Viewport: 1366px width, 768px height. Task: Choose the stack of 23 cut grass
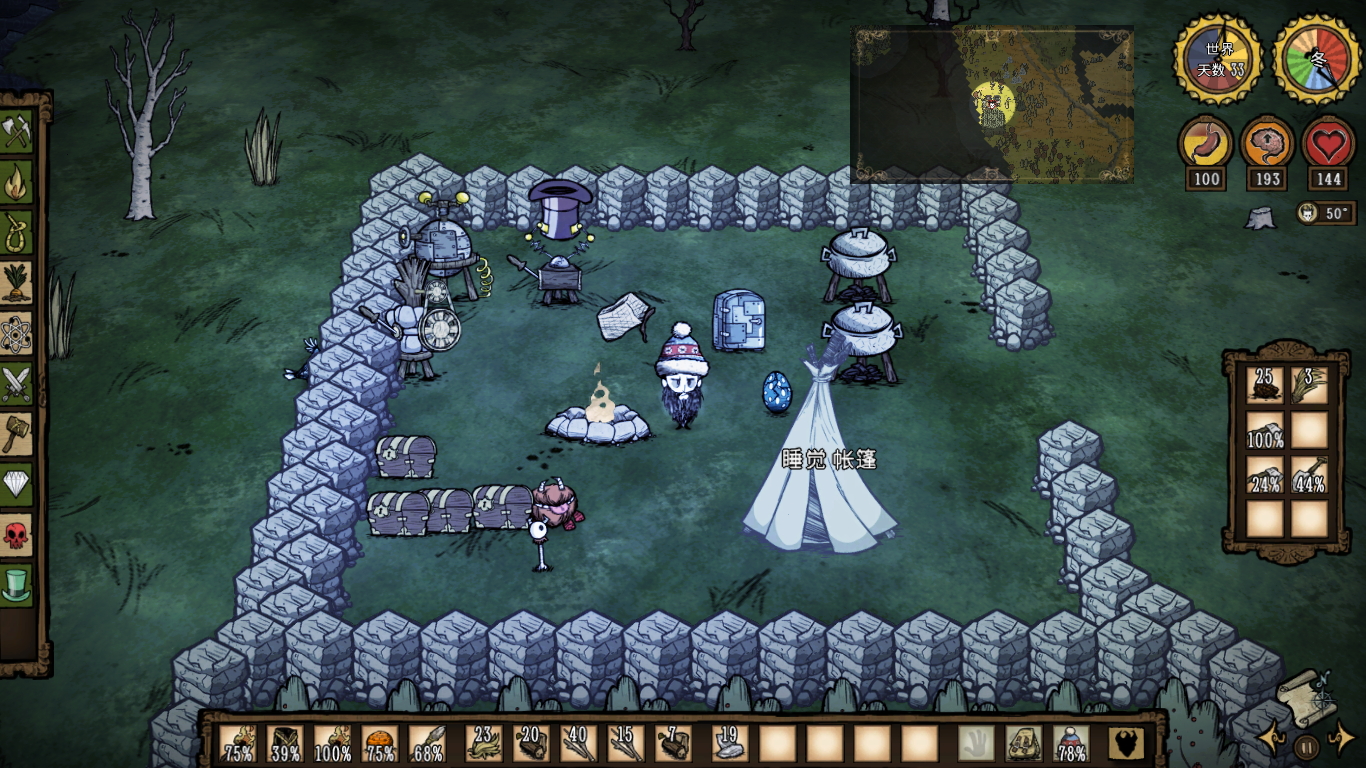[x=484, y=743]
